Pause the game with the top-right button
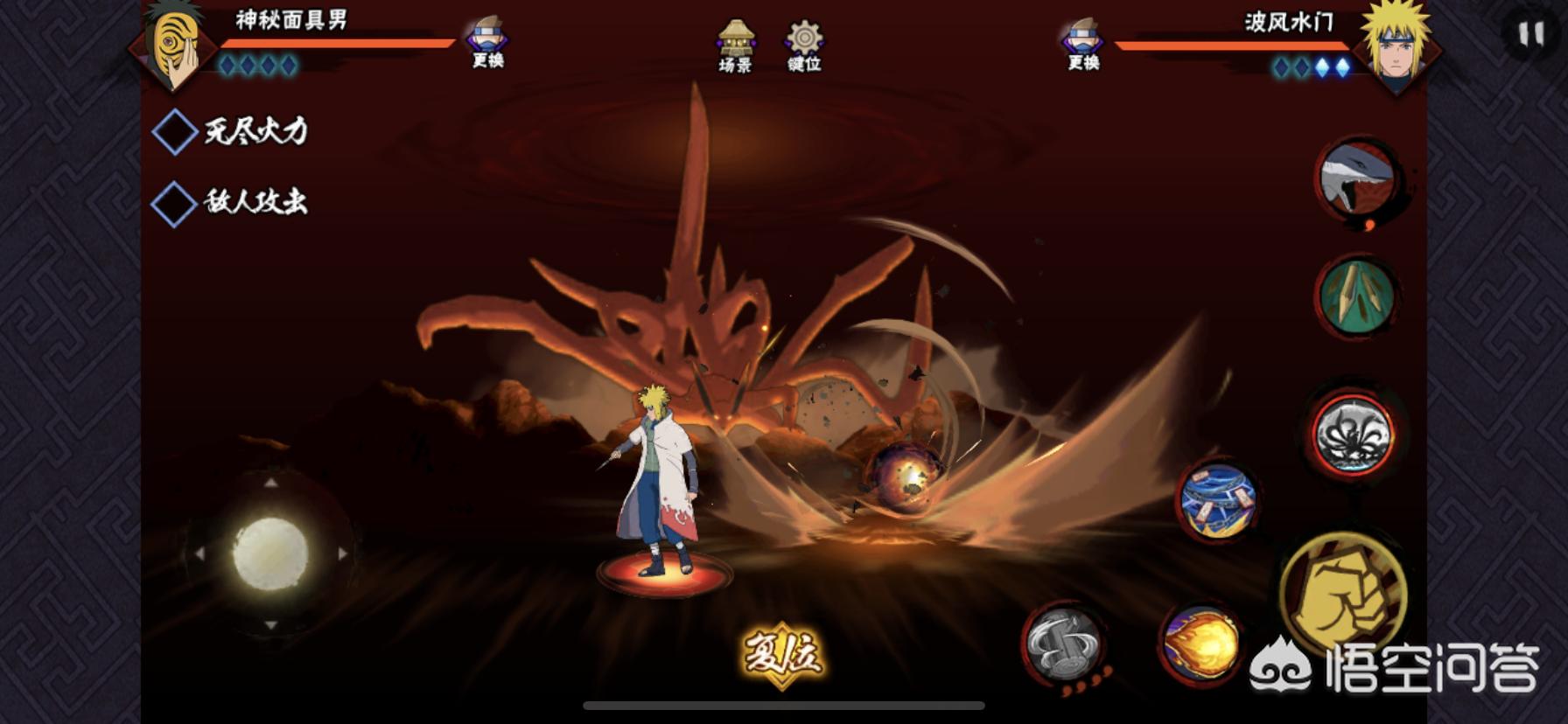Screen dimensions: 1568x724 pos(1529,35)
